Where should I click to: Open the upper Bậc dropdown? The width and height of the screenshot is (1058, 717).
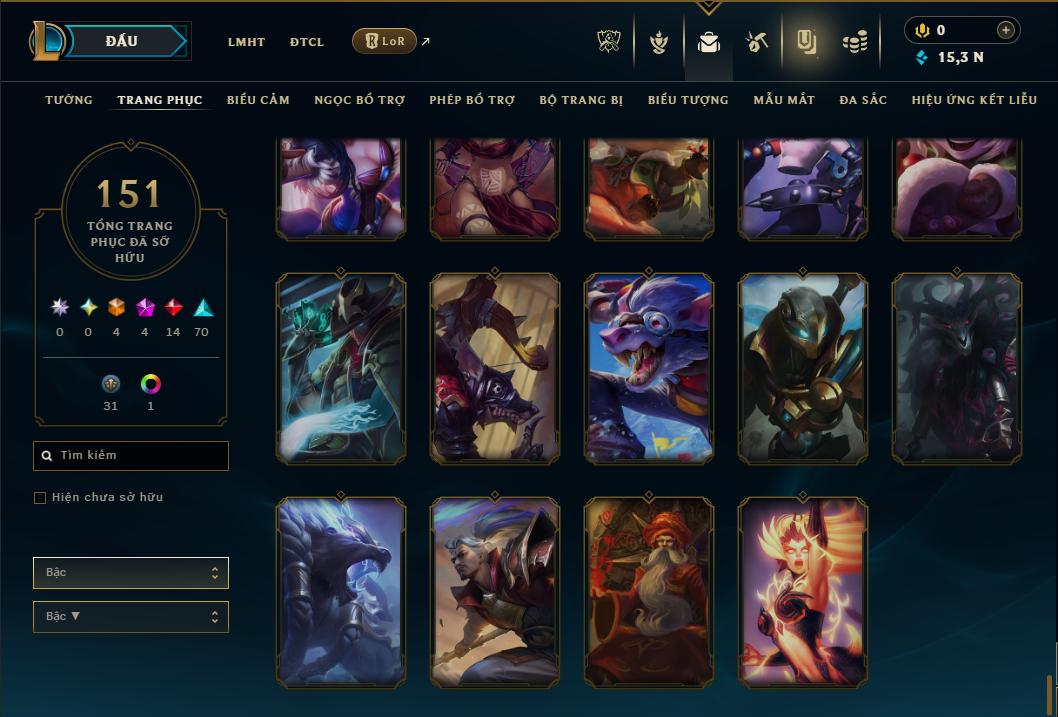[x=131, y=573]
